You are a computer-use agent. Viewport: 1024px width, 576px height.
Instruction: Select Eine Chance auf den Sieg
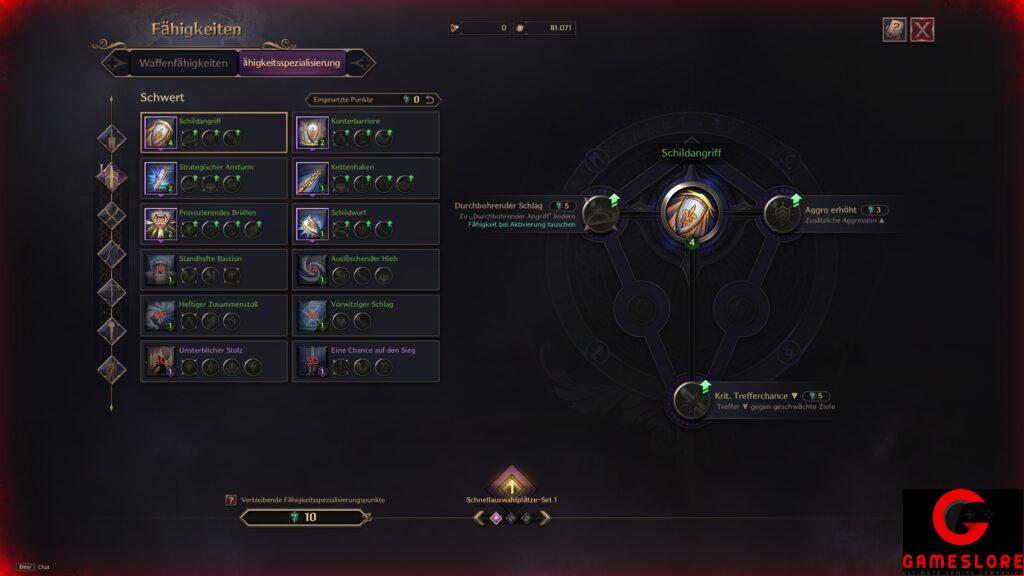pos(366,361)
